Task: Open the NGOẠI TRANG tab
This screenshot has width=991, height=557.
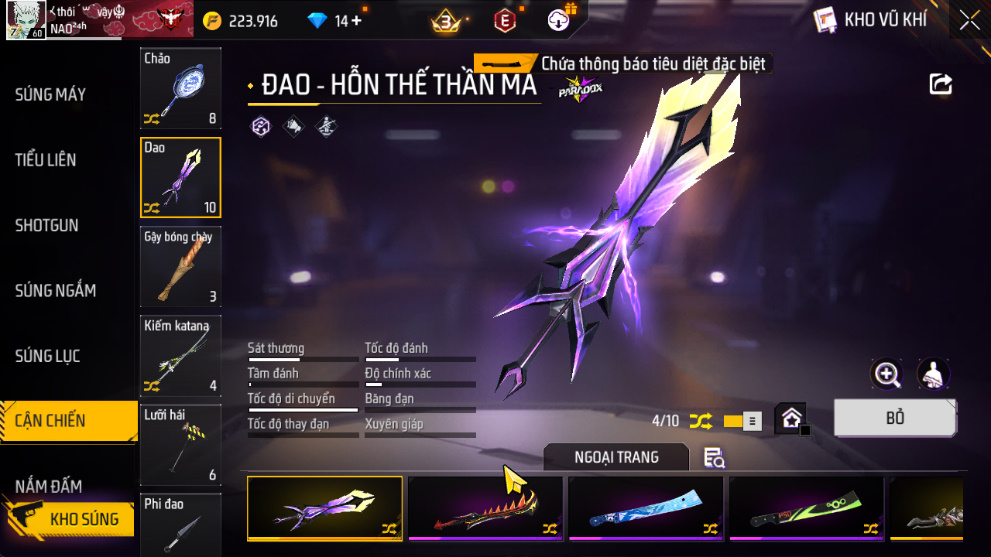Action: (x=616, y=457)
